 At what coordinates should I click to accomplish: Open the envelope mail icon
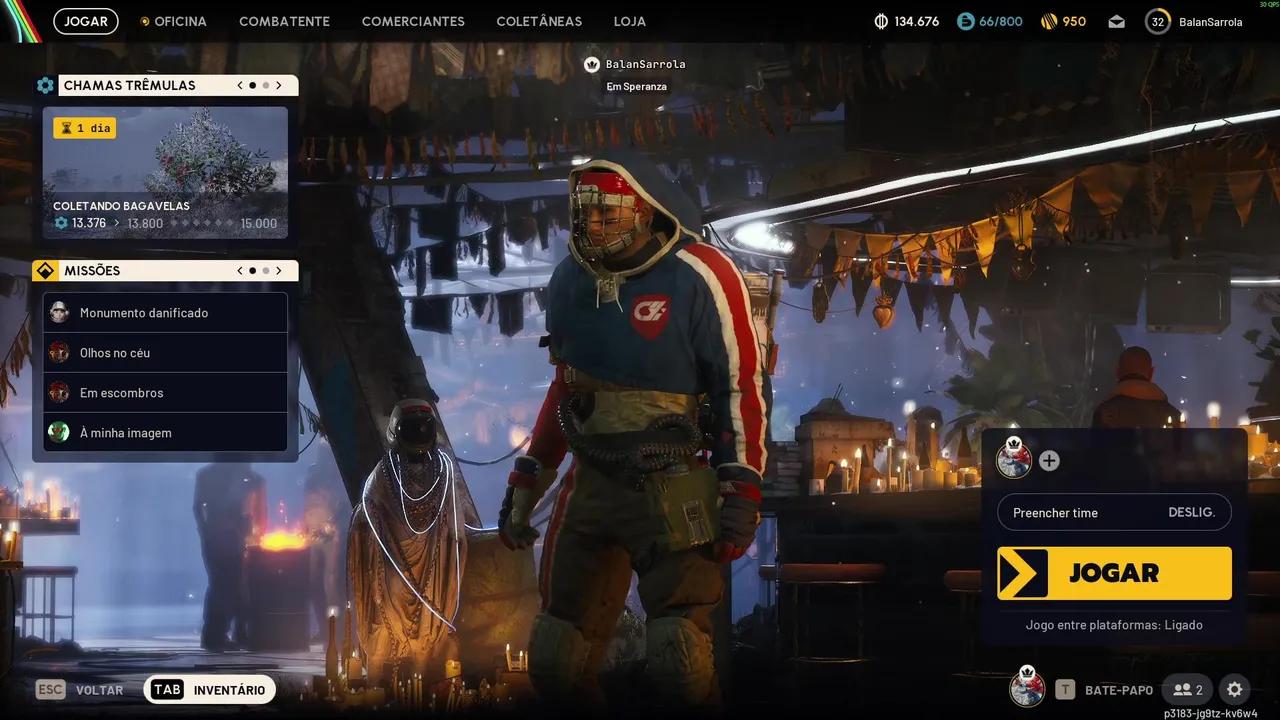pyautogui.click(x=1116, y=21)
